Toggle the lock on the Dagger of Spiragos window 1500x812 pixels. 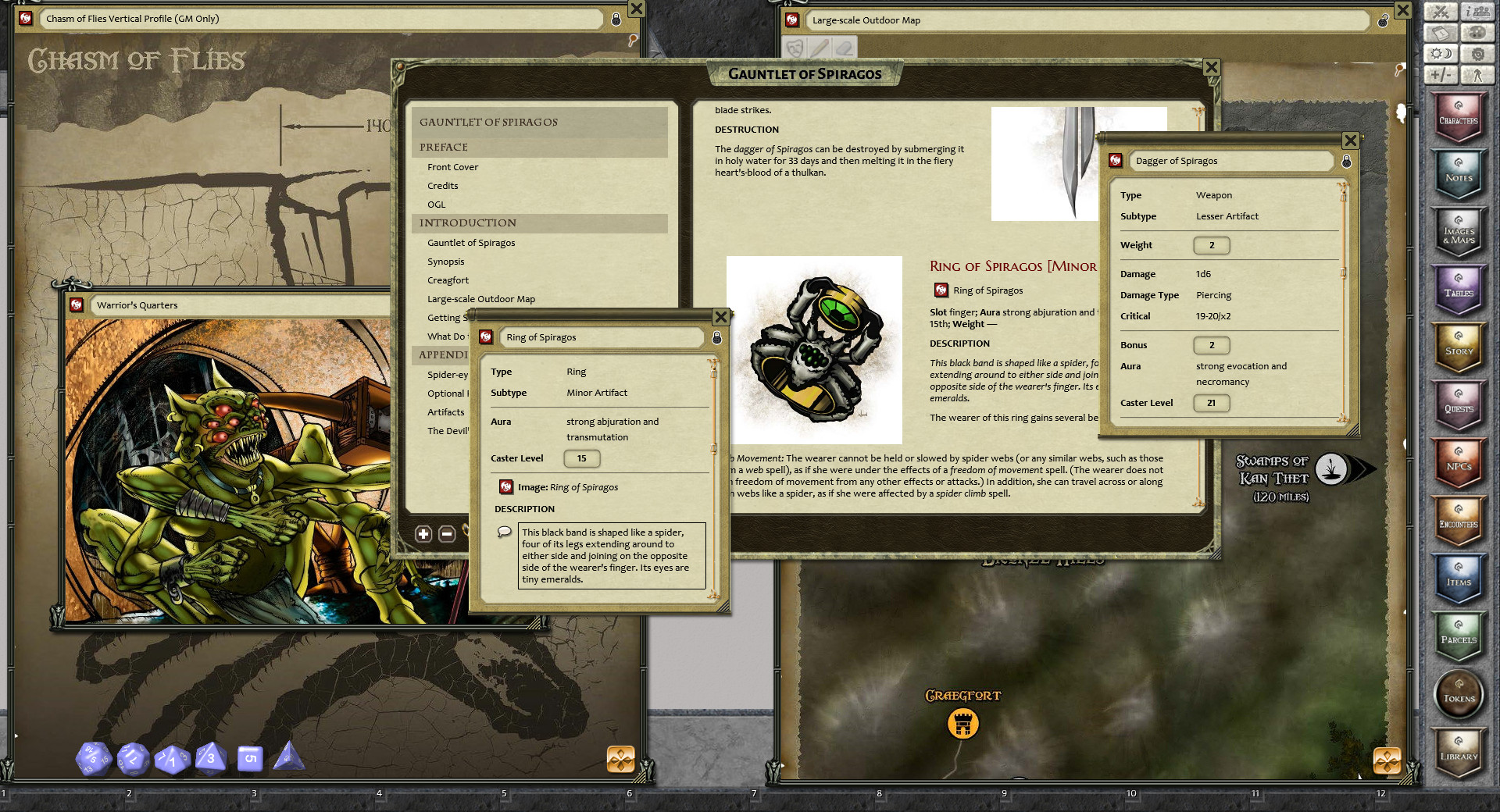coord(1346,161)
